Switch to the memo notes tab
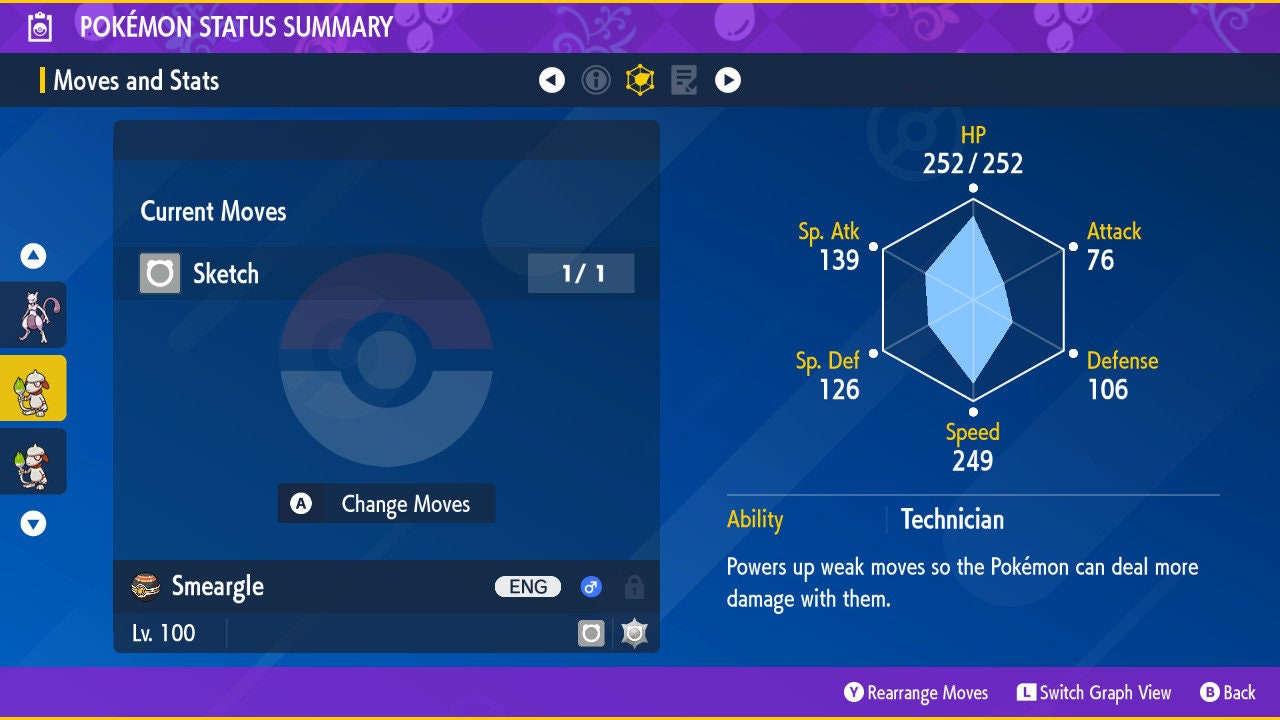Screen dimensions: 1280x720 coord(684,80)
